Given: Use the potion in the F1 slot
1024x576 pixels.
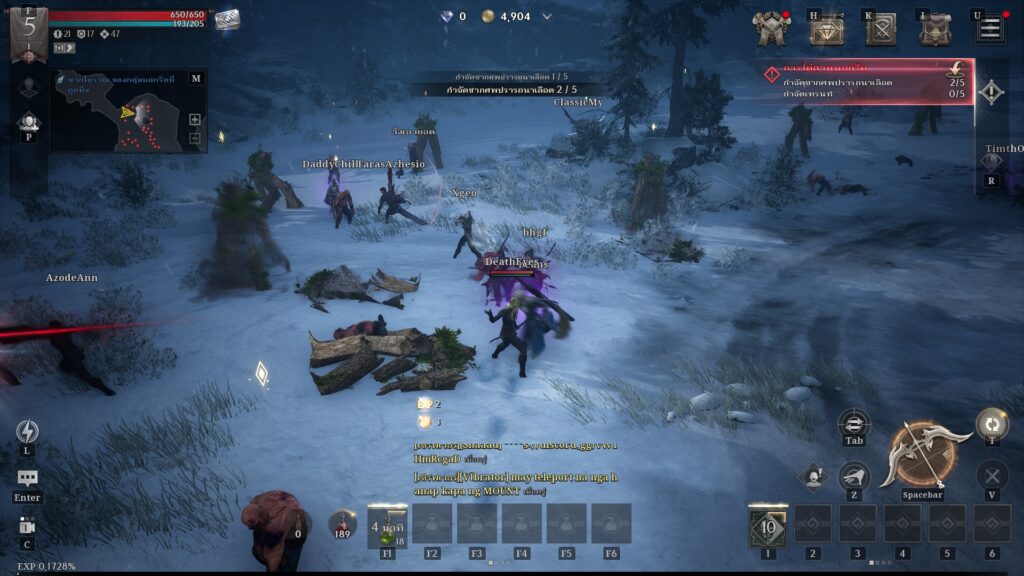Looking at the screenshot, I should (x=387, y=524).
